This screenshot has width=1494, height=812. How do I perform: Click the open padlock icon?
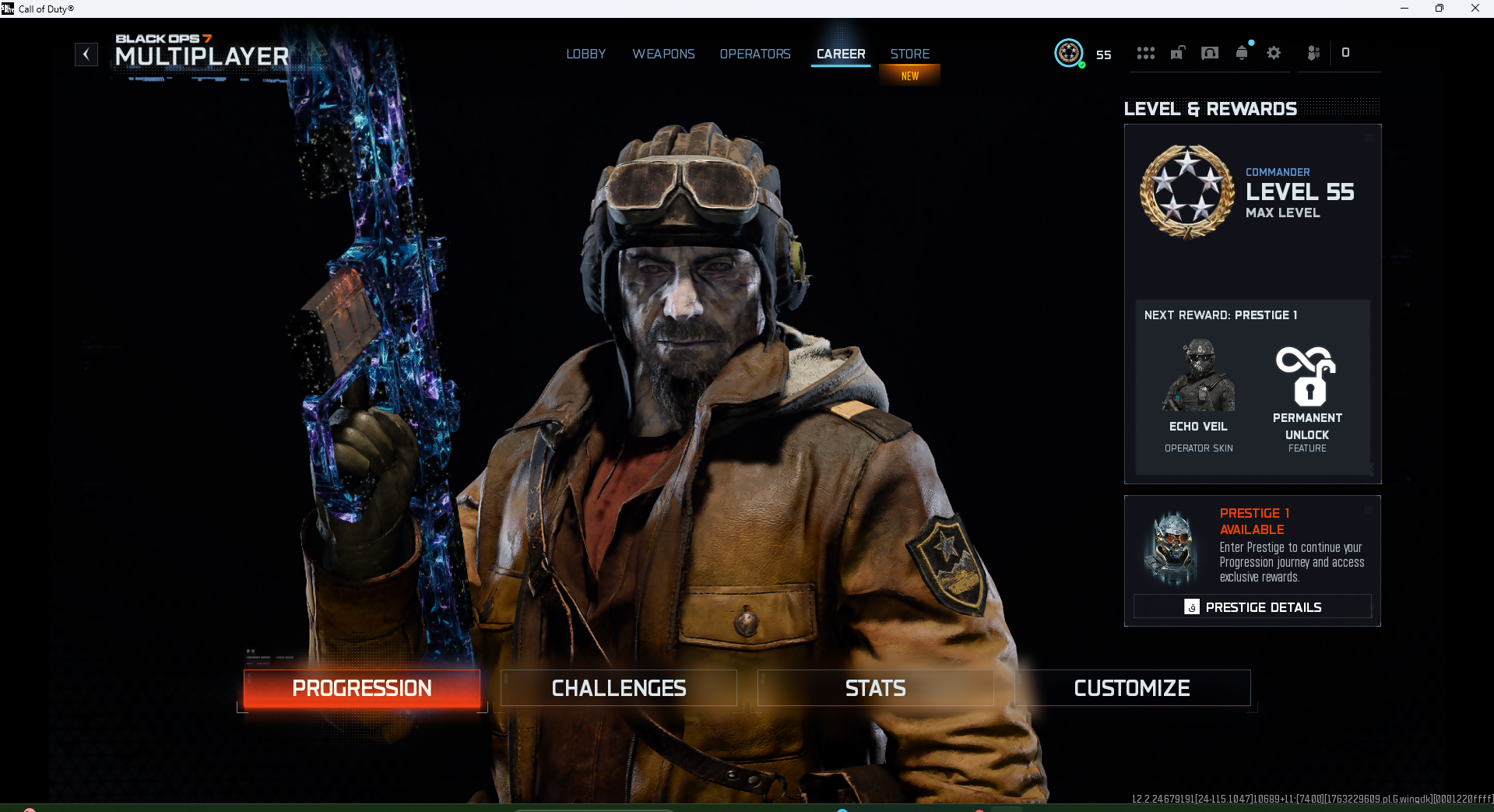pos(1178,53)
